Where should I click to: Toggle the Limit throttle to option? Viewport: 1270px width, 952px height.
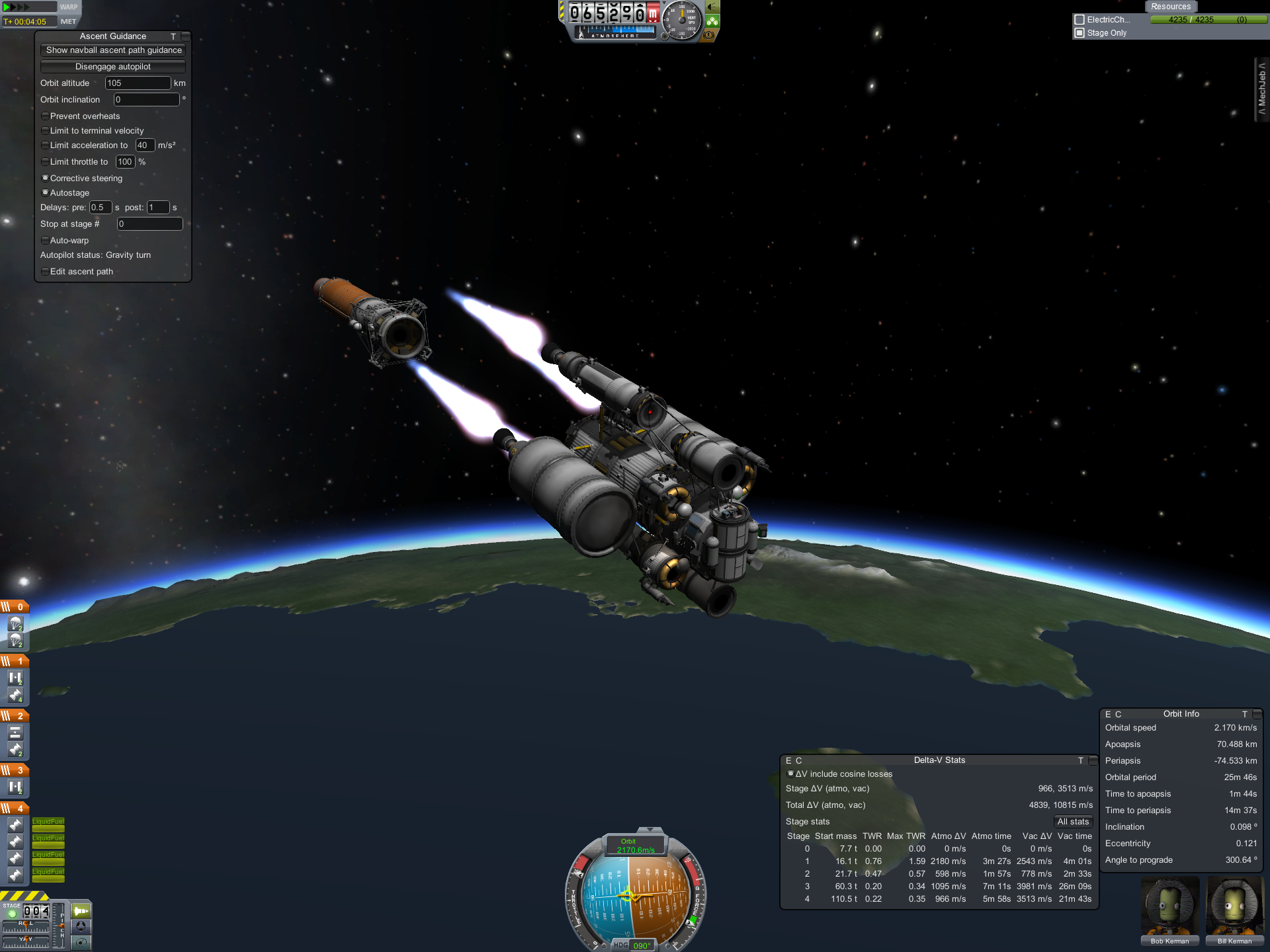point(45,162)
